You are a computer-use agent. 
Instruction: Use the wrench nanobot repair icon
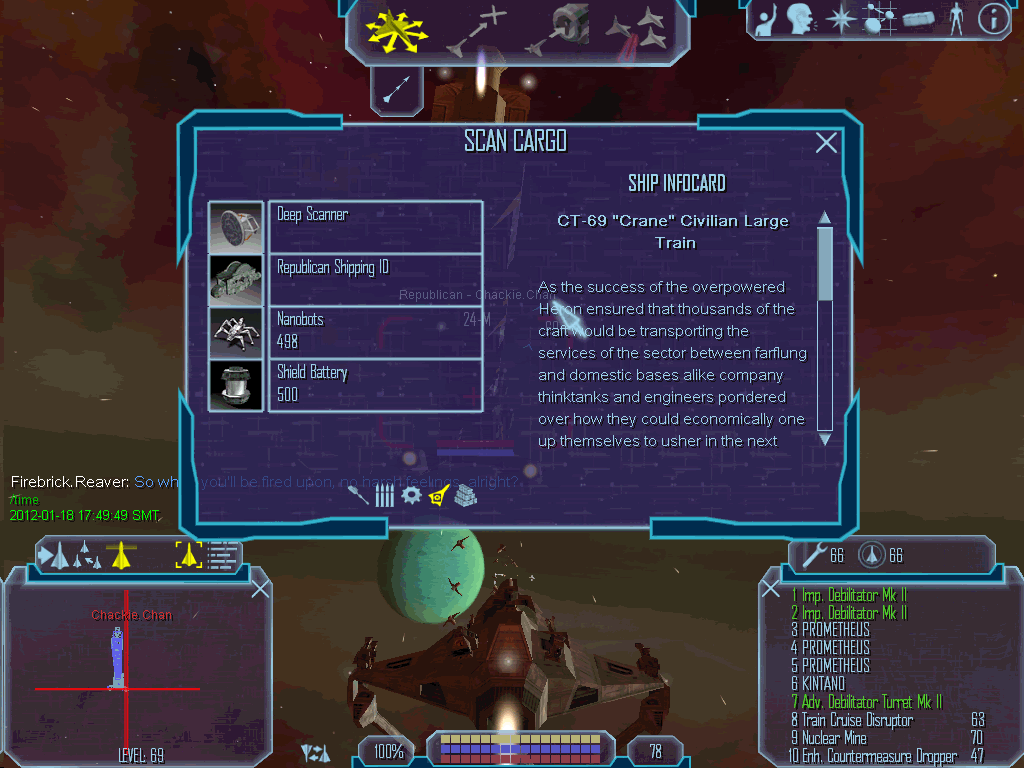click(809, 554)
